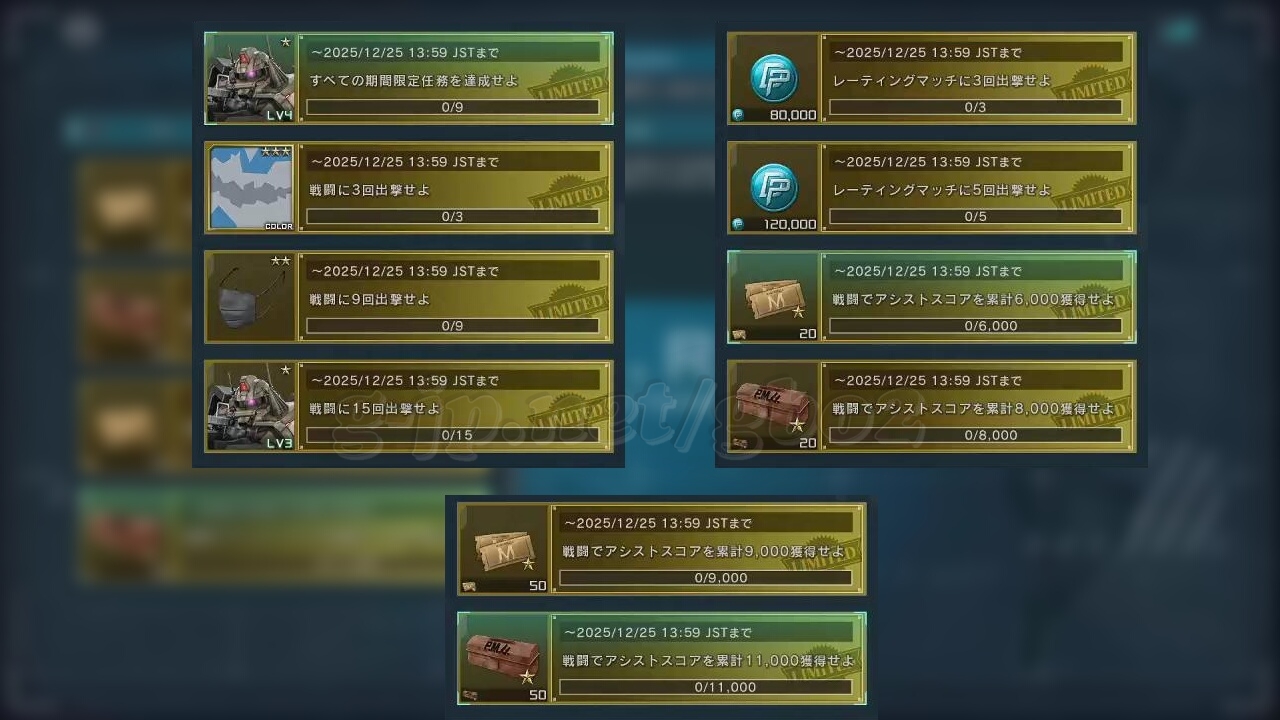The height and width of the screenshot is (720, 1280).
Task: Open the 9,000 assist score mission
Action: coord(707,549)
